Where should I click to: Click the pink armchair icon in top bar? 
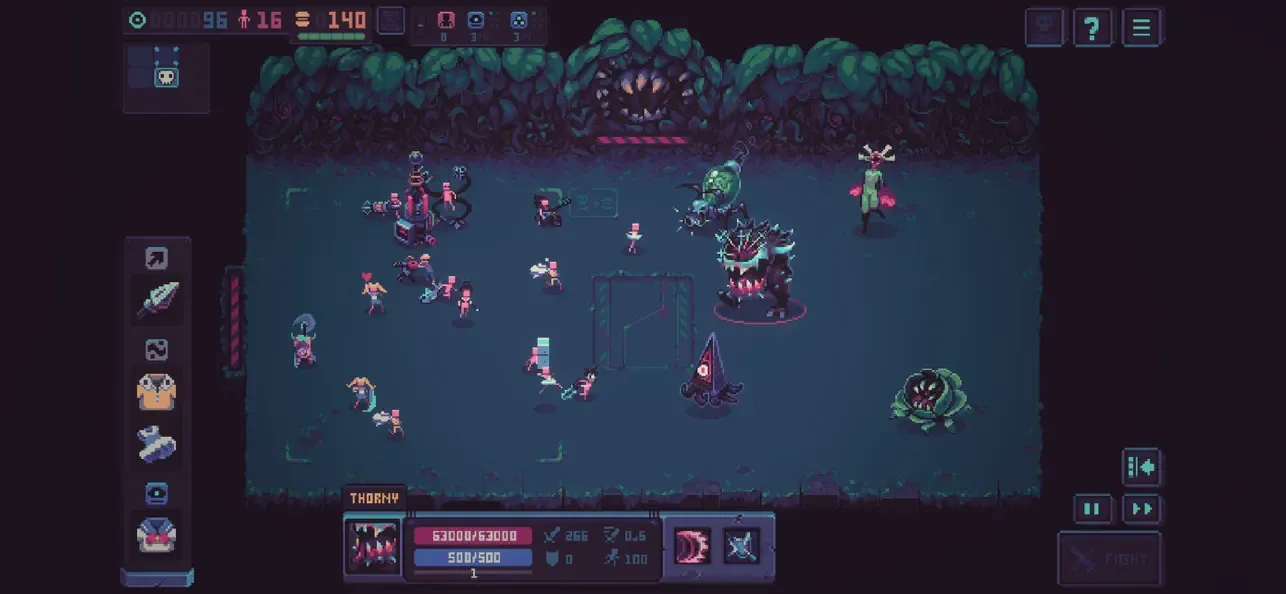coord(446,20)
